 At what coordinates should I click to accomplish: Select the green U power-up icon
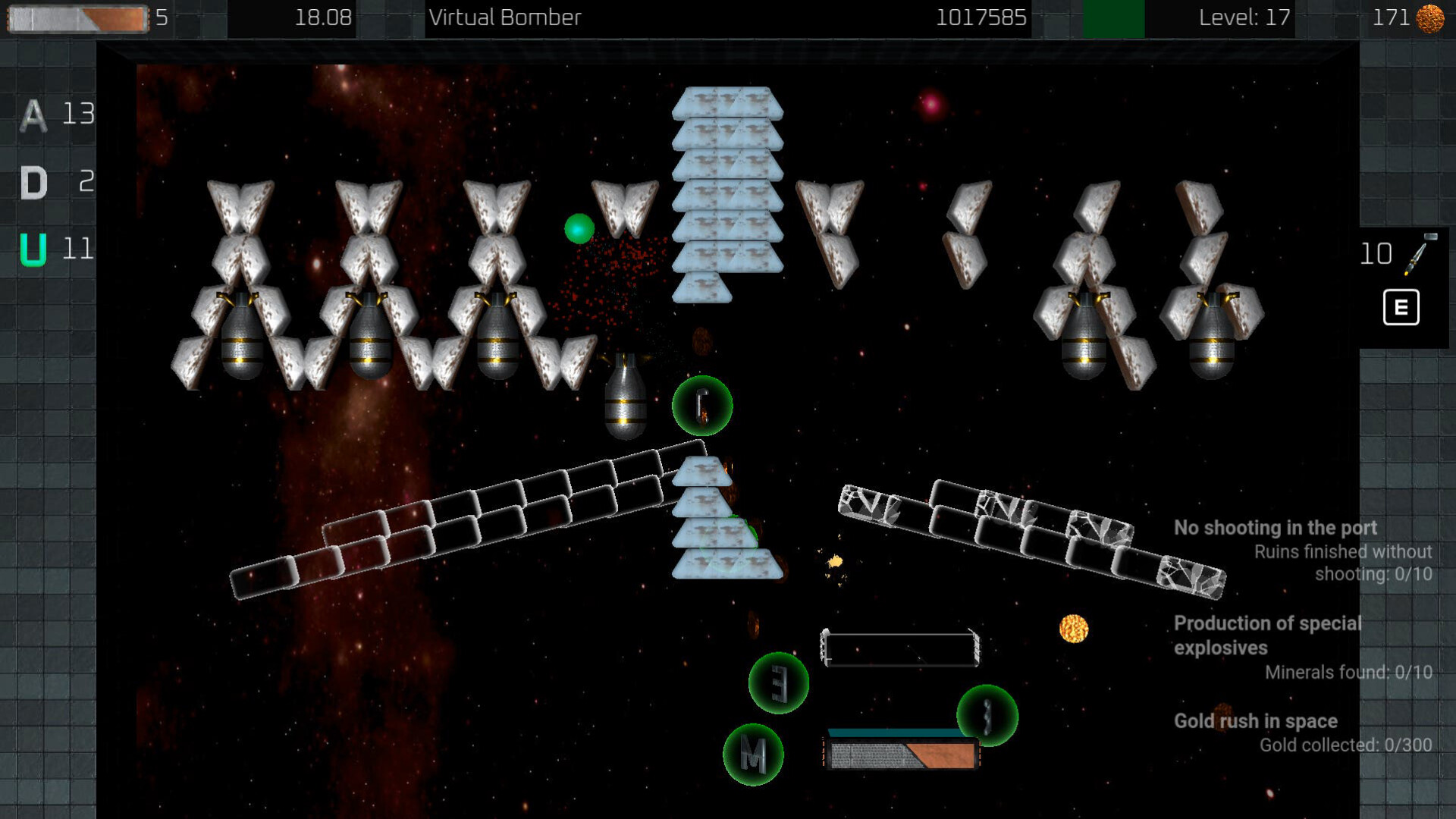coord(33,249)
